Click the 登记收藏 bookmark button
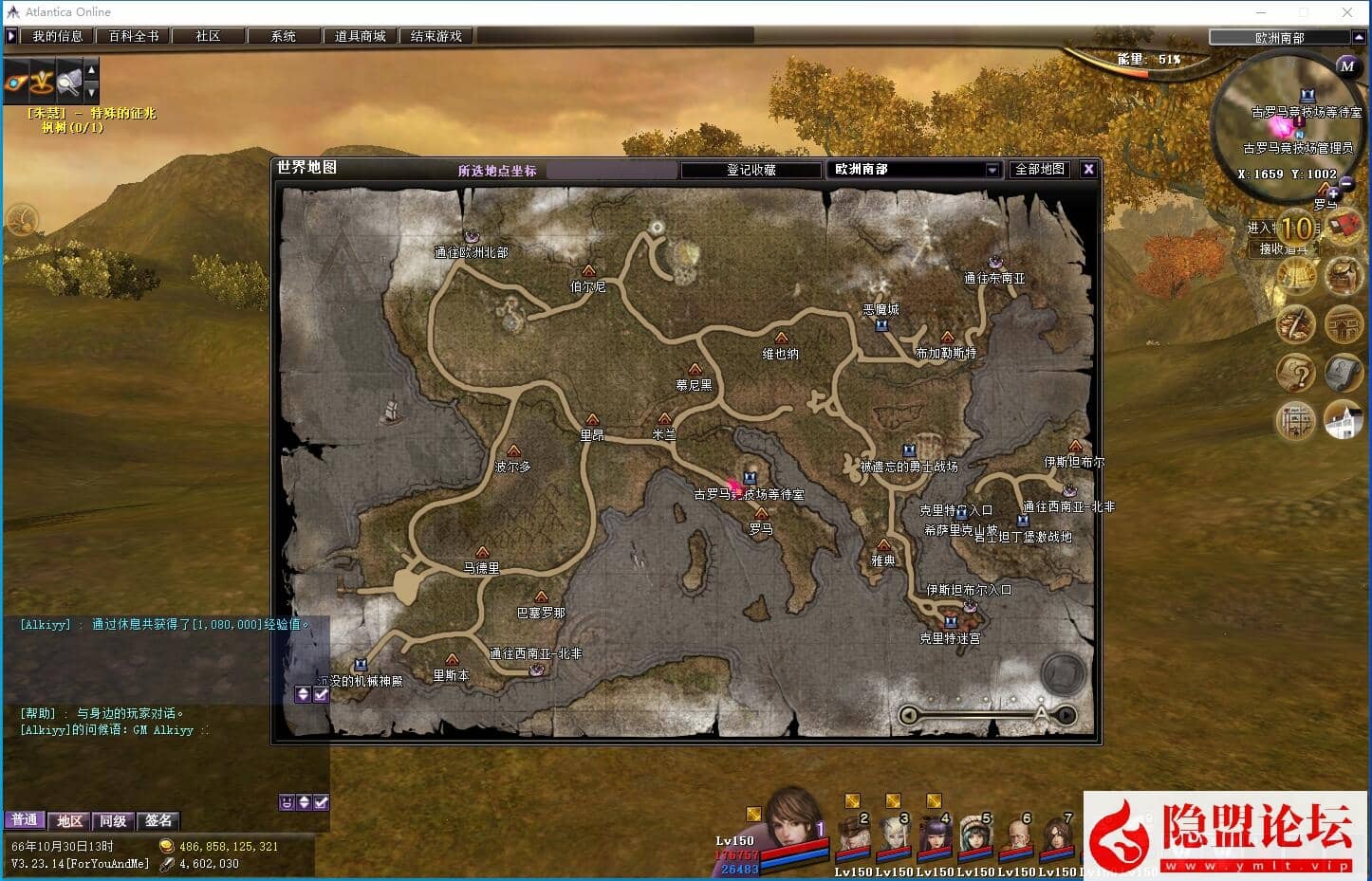The height and width of the screenshot is (881, 1372). (751, 170)
